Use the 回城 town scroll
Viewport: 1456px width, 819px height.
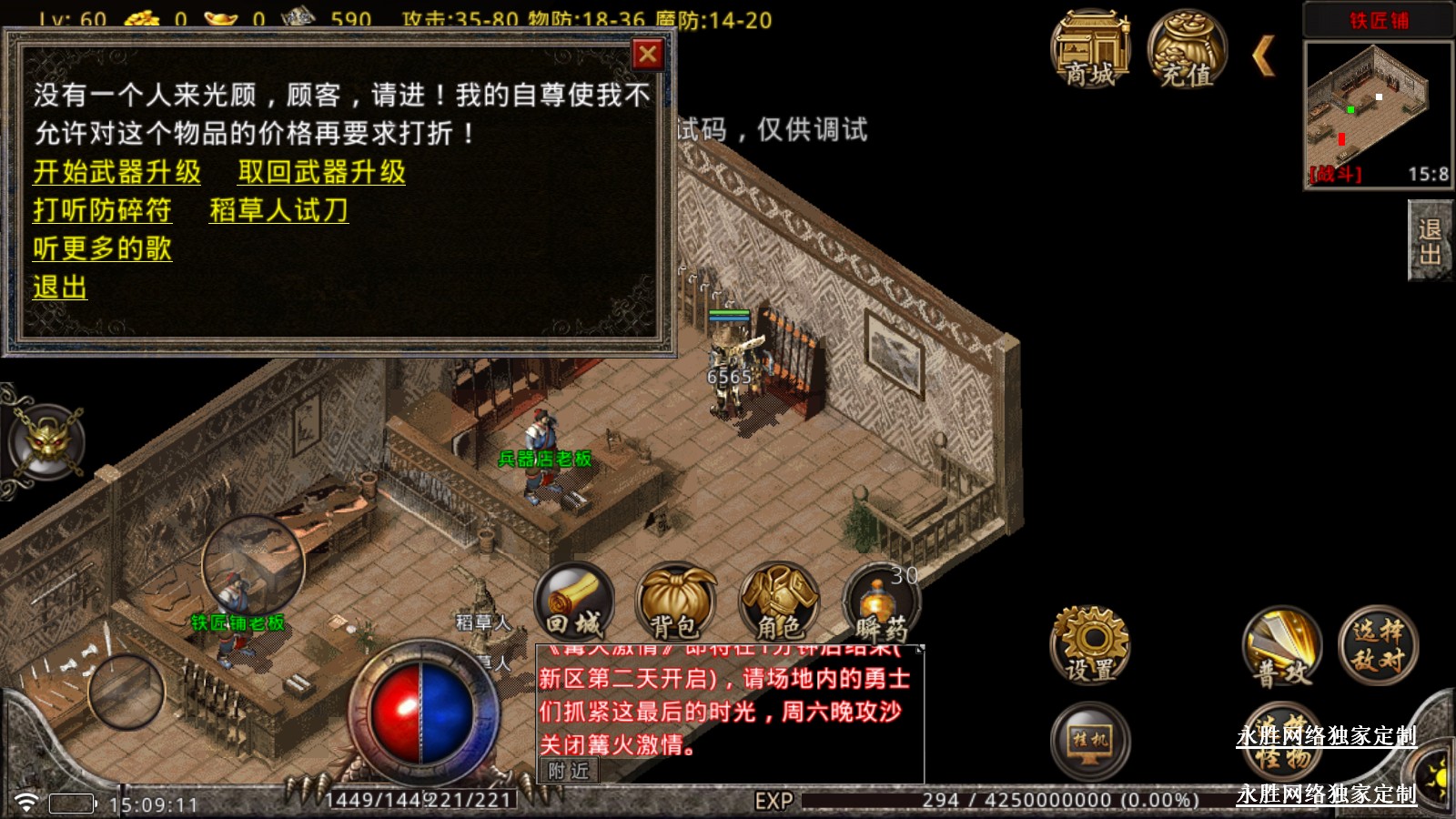tap(574, 602)
